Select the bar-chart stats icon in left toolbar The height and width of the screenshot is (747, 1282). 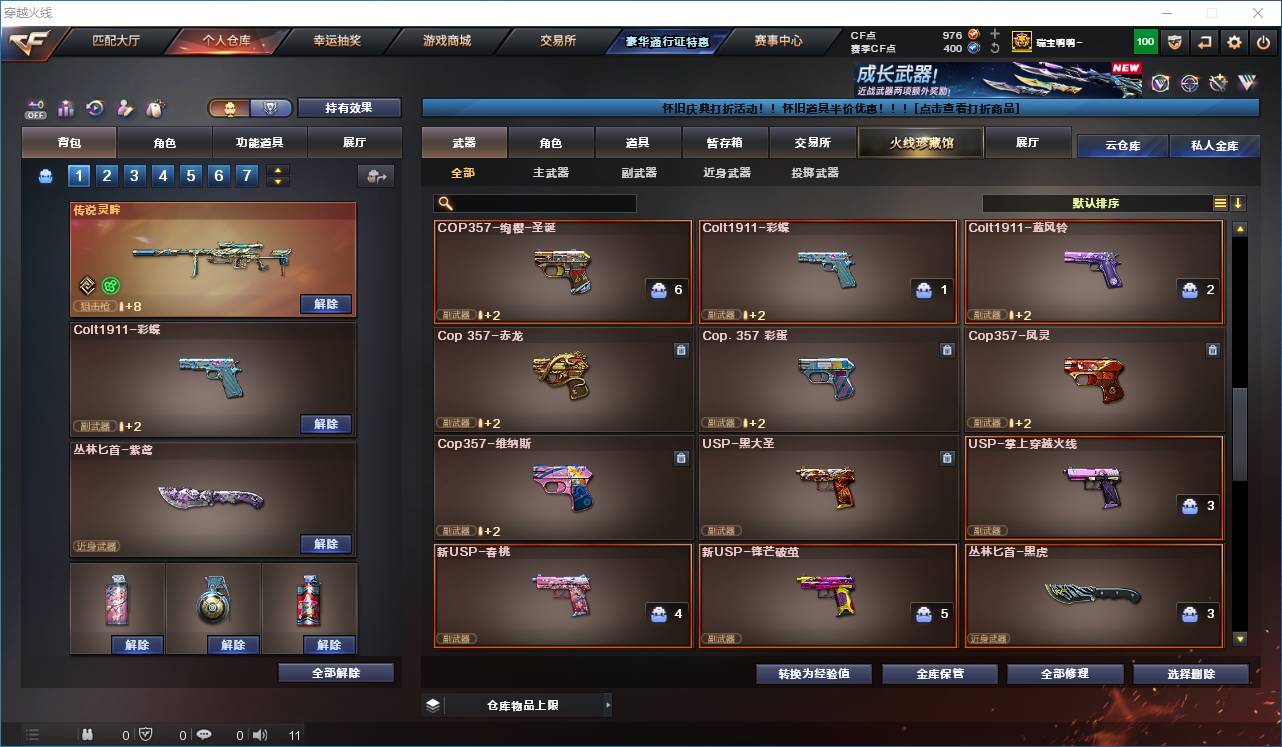point(65,108)
